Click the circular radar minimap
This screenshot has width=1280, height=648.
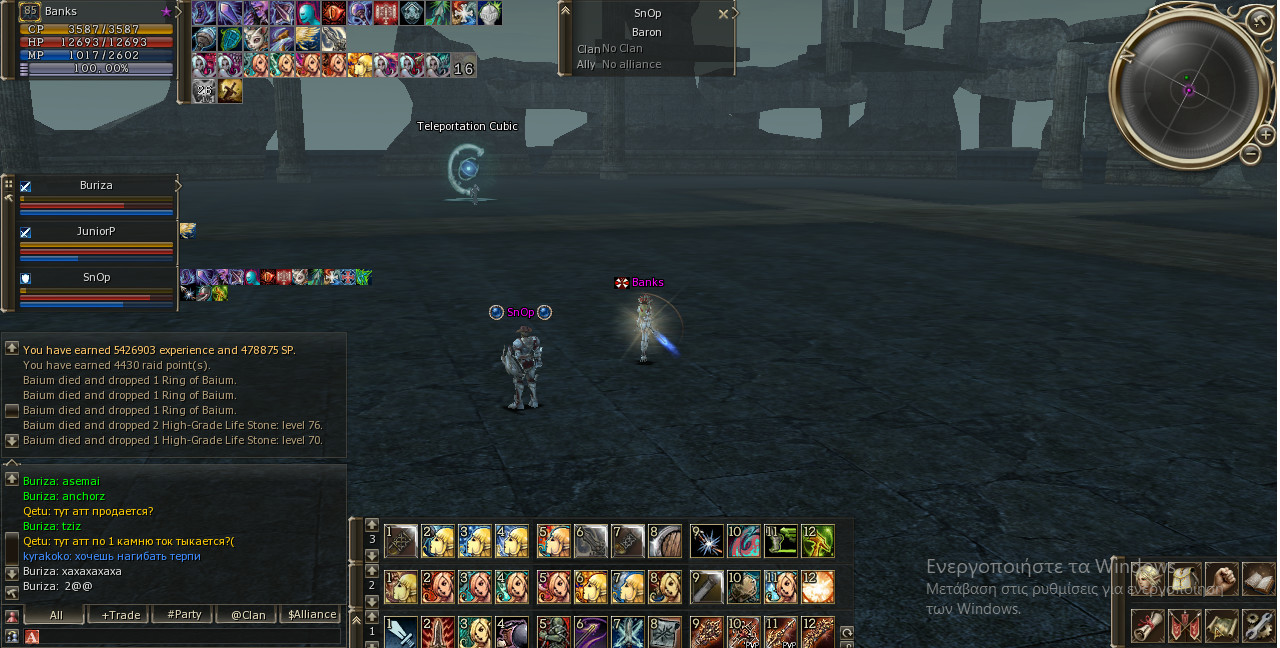coord(1188,88)
